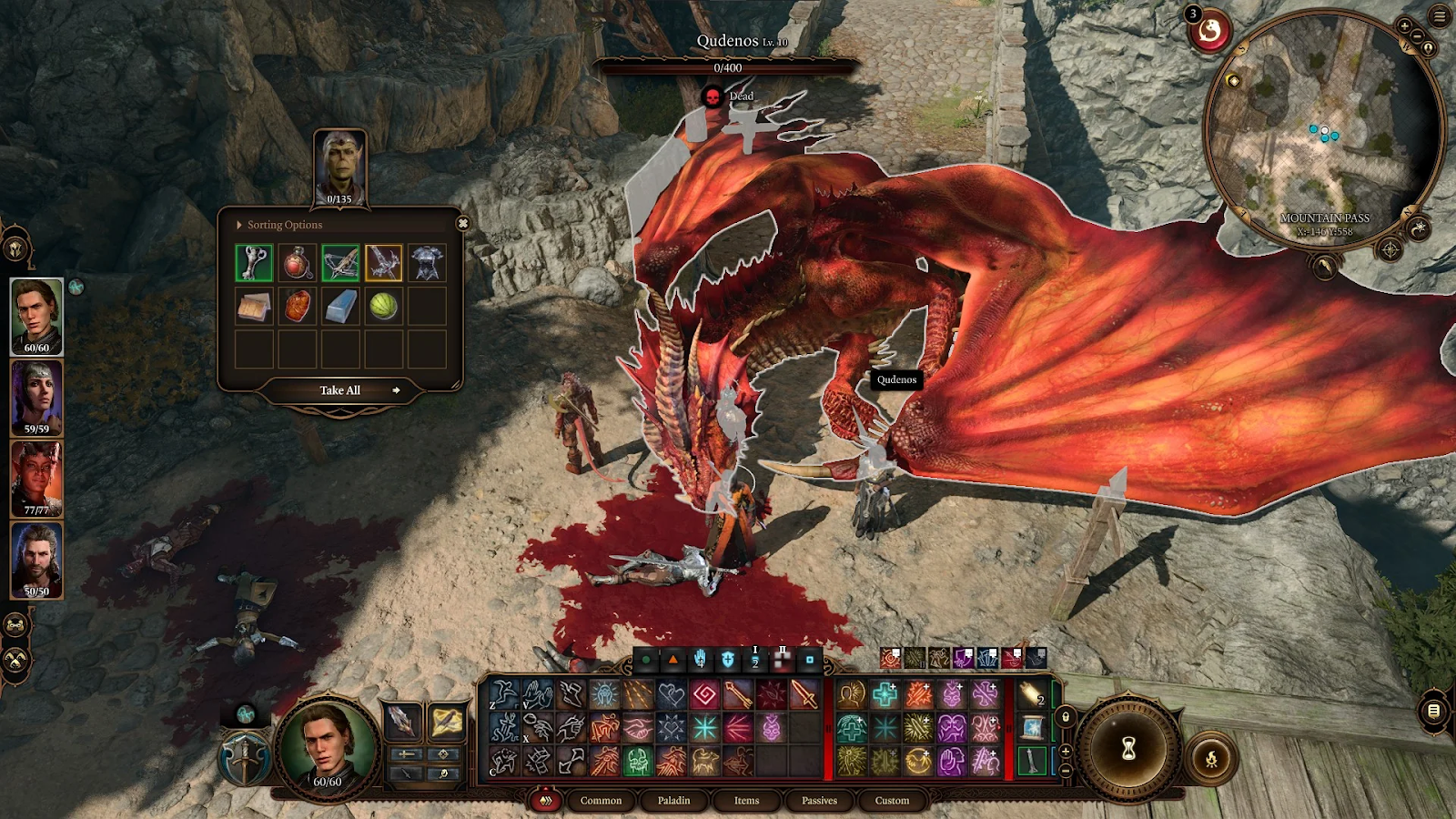Viewport: 1456px width, 819px height.
Task: Expand the Sorting Options
Action: coord(279,225)
